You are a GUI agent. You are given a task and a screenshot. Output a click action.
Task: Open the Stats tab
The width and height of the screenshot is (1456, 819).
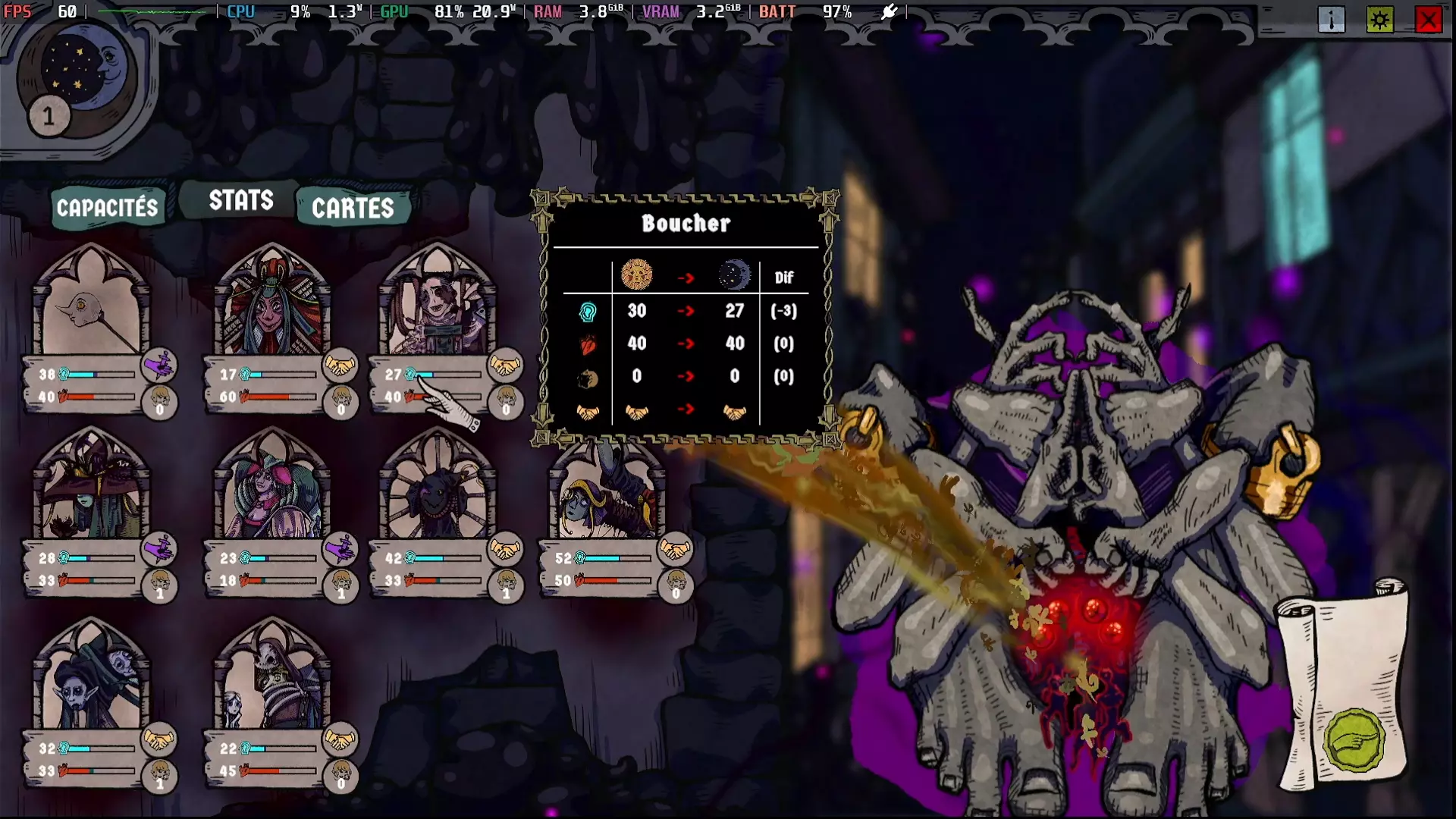[x=241, y=200]
